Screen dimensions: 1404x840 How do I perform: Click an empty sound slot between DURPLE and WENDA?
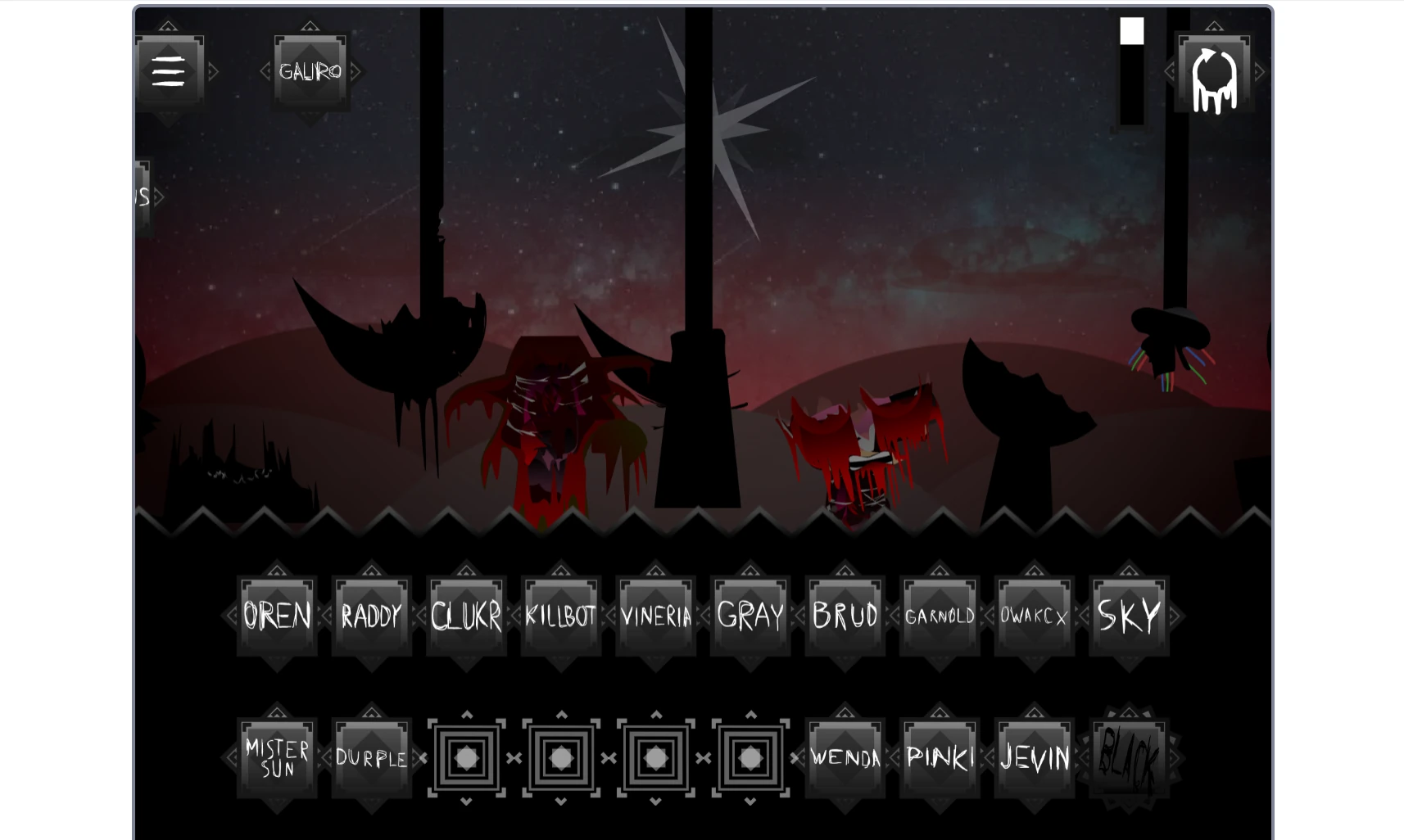tap(560, 757)
